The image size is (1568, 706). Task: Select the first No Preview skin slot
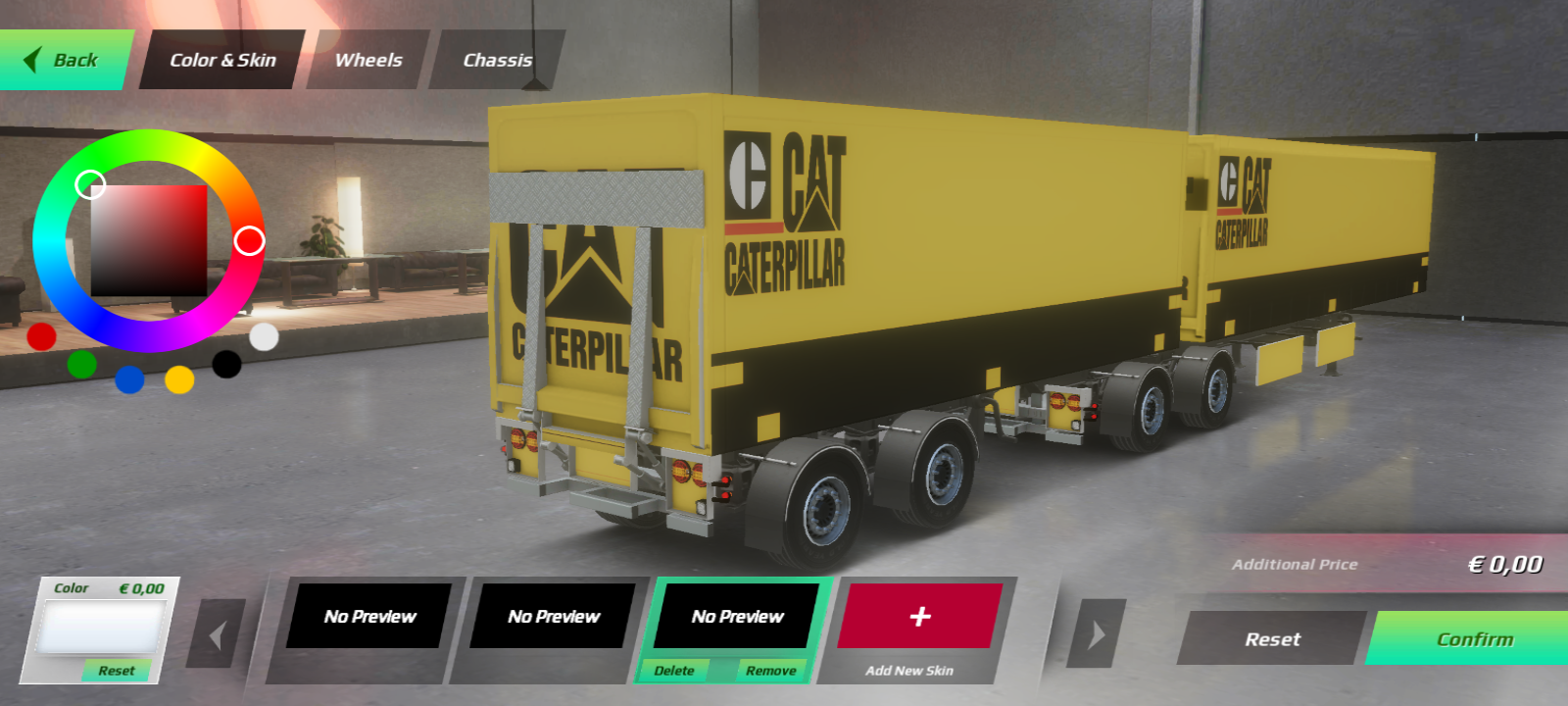pyautogui.click(x=368, y=617)
